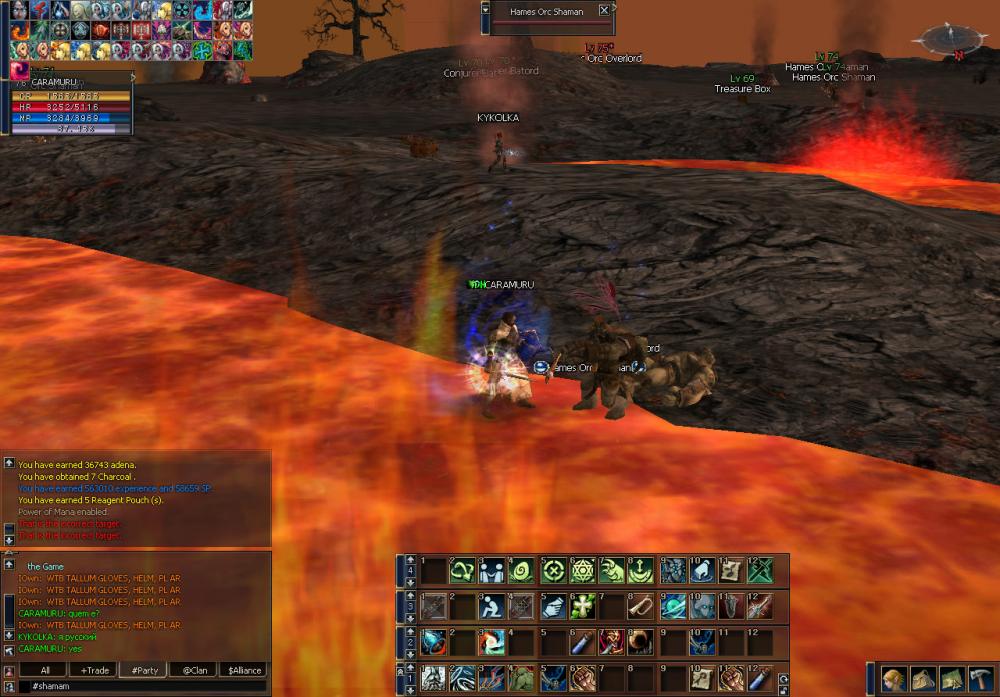Close the Hames Orc Shaman target window
The height and width of the screenshot is (697, 1000).
pos(604,11)
